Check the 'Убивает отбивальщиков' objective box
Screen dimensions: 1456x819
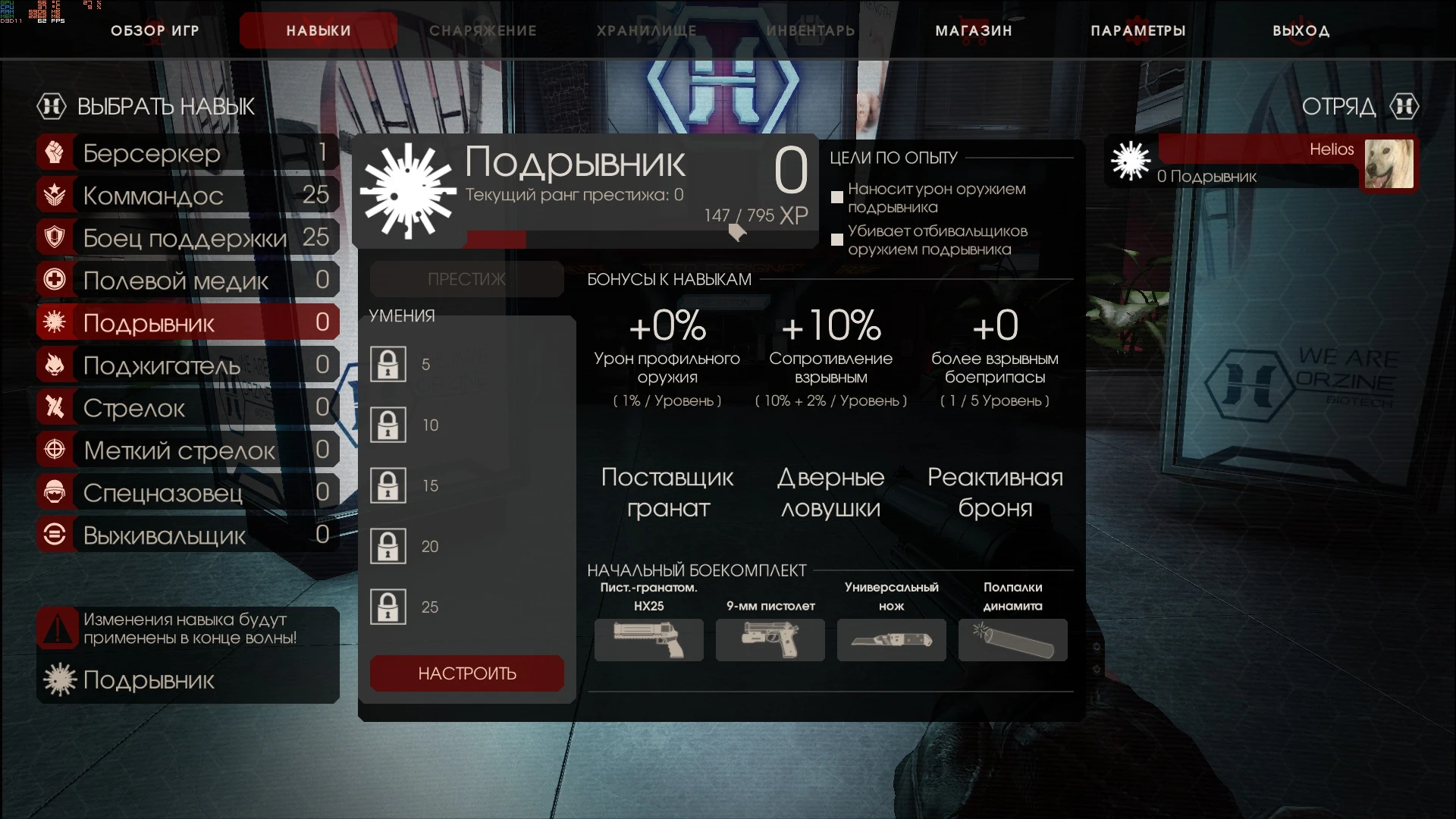click(x=837, y=240)
